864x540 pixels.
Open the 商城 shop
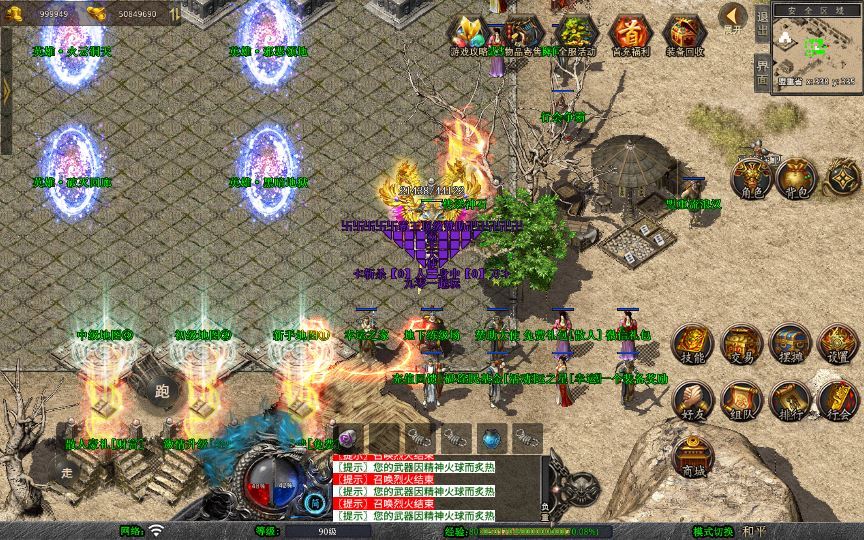click(x=692, y=455)
